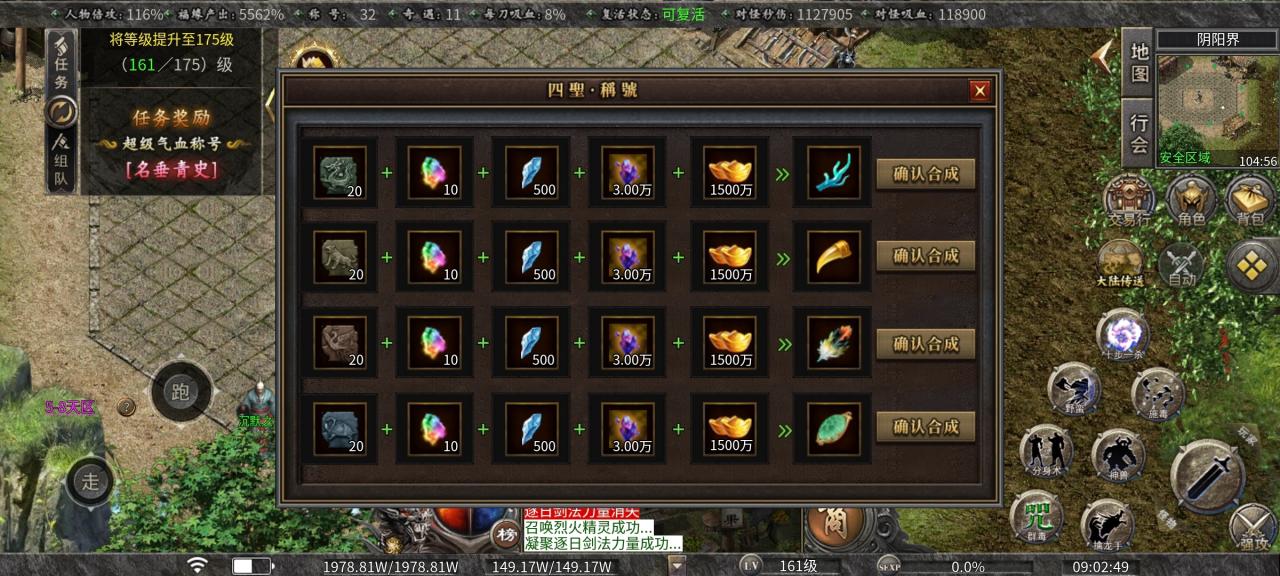Open the 地图 map tab
The height and width of the screenshot is (576, 1280).
point(1139,63)
